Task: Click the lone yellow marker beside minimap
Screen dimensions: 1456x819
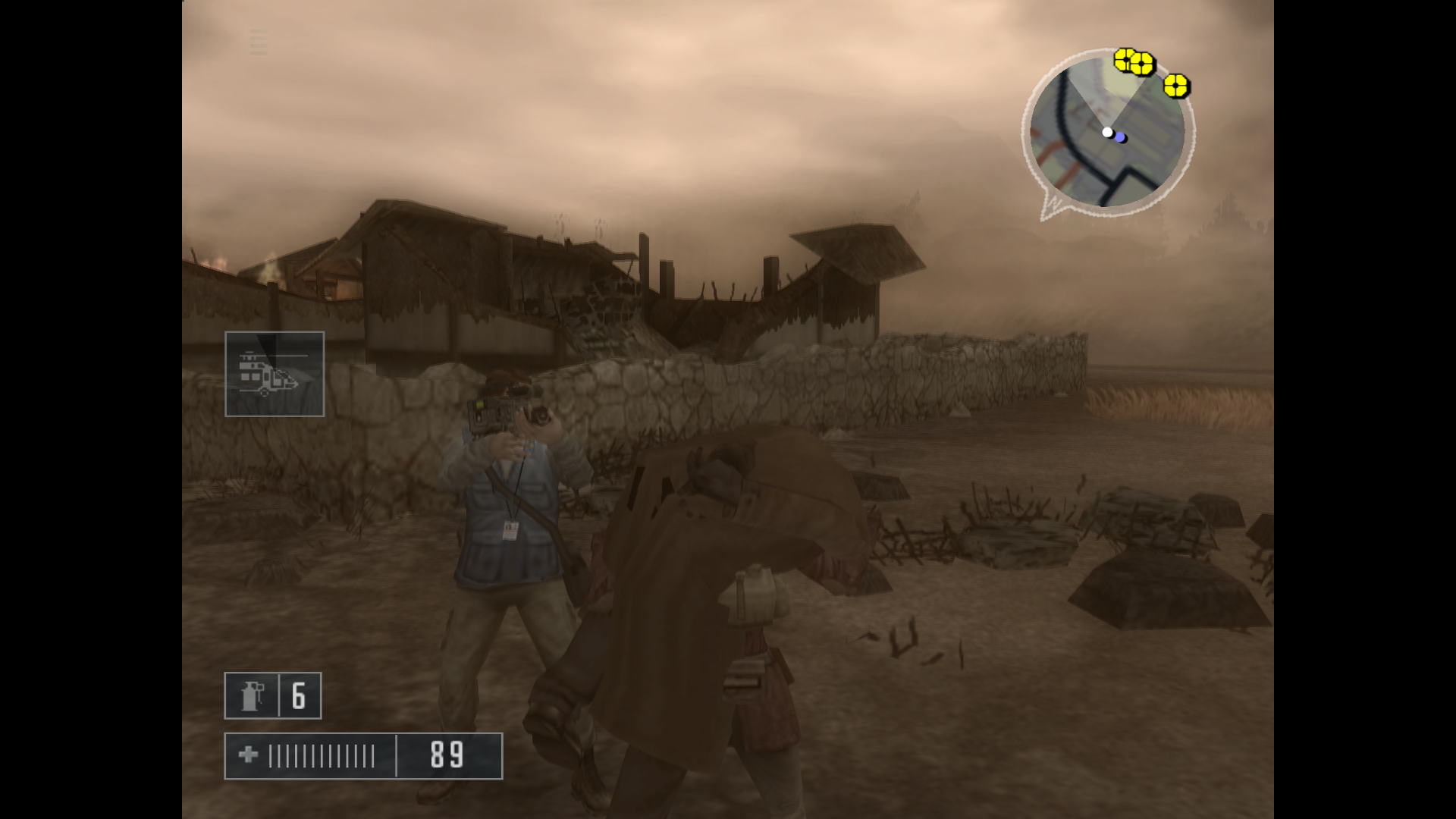Action: (1175, 86)
